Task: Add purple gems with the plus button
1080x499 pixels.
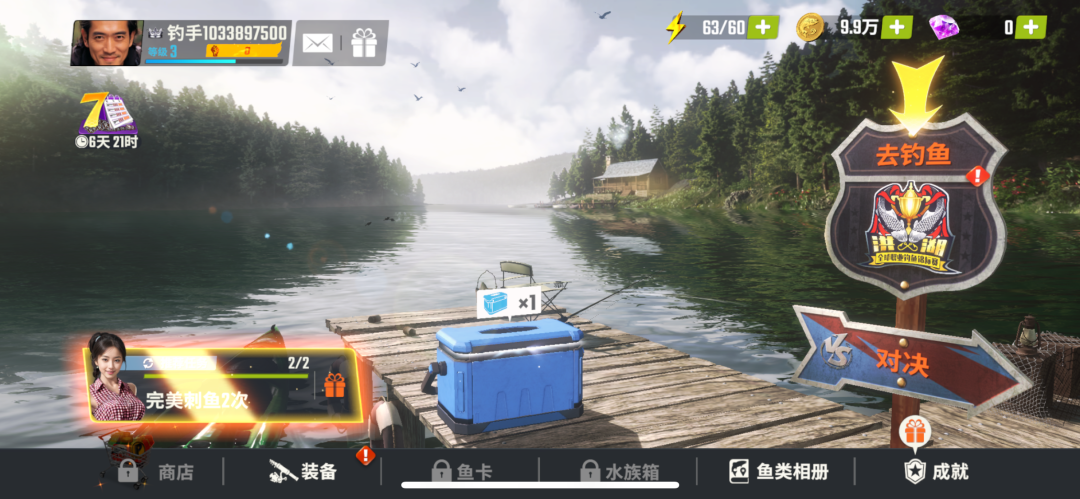Action: point(1031,27)
